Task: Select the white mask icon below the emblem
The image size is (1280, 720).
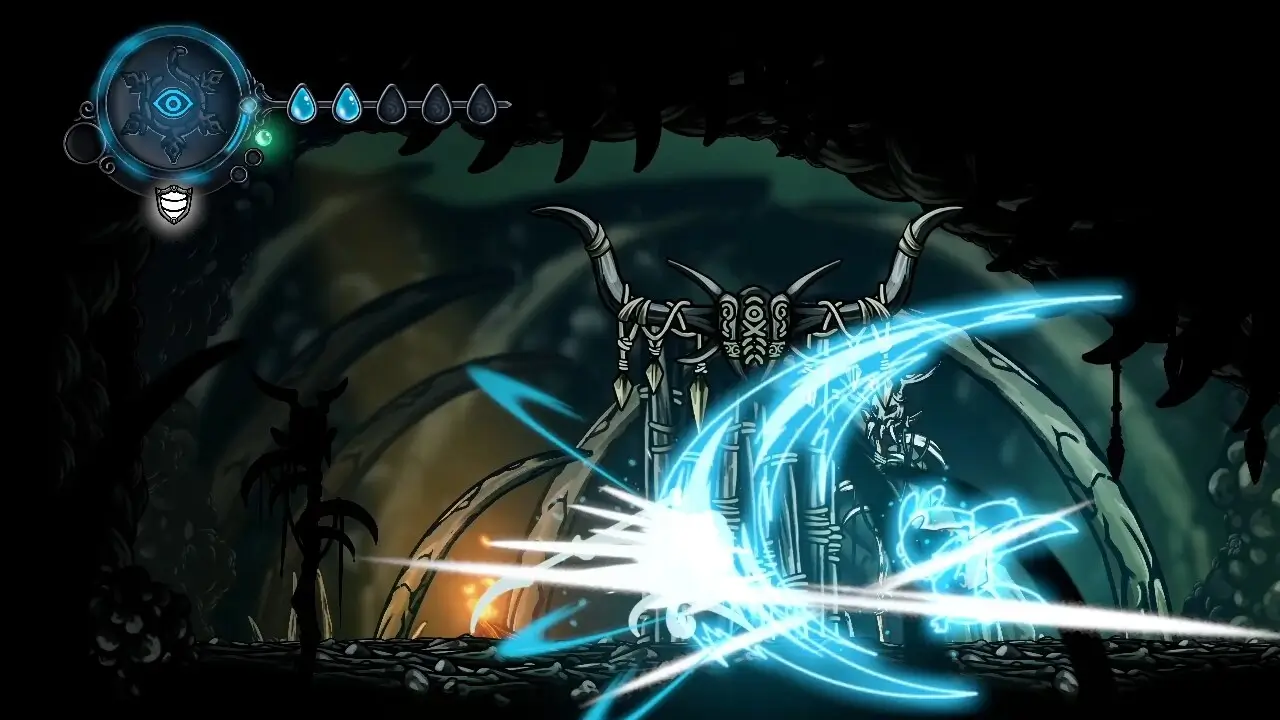Action: pos(174,204)
